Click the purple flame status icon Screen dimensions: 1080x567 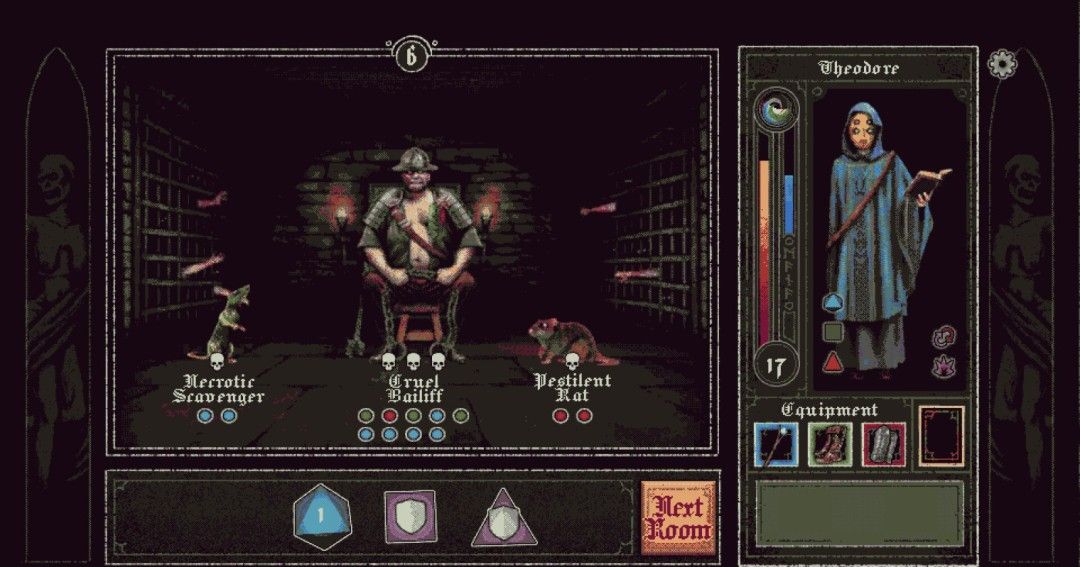[942, 367]
